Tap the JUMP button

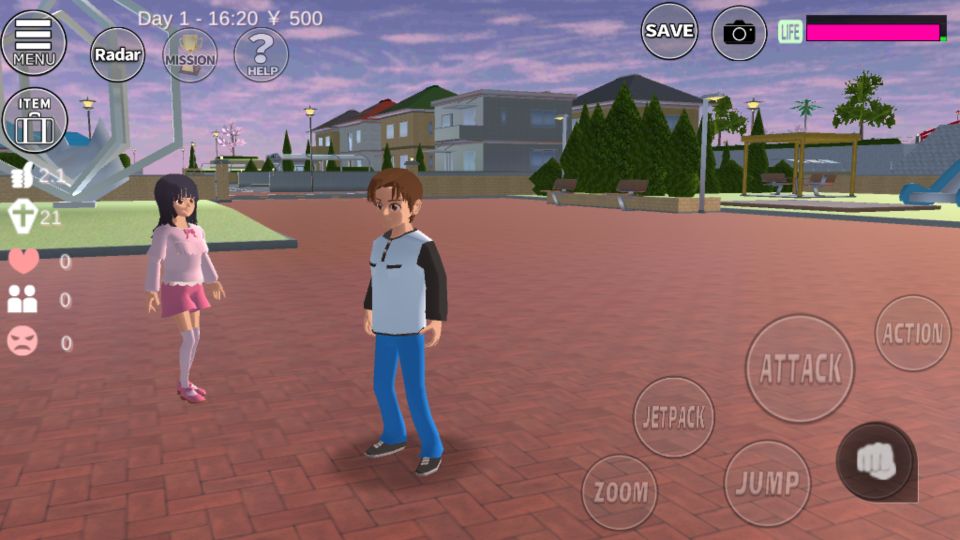click(767, 484)
